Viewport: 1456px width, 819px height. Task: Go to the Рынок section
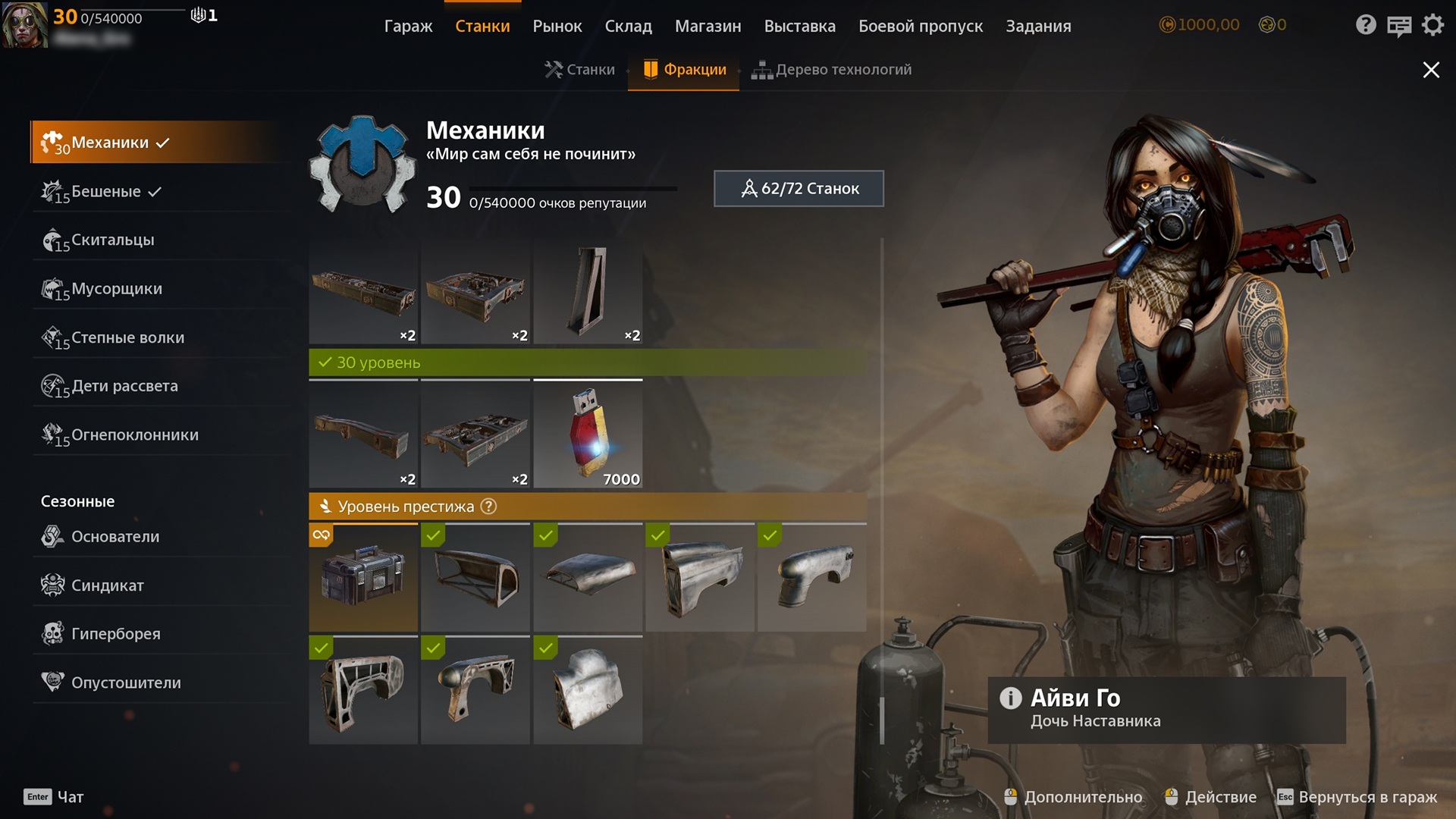click(557, 26)
